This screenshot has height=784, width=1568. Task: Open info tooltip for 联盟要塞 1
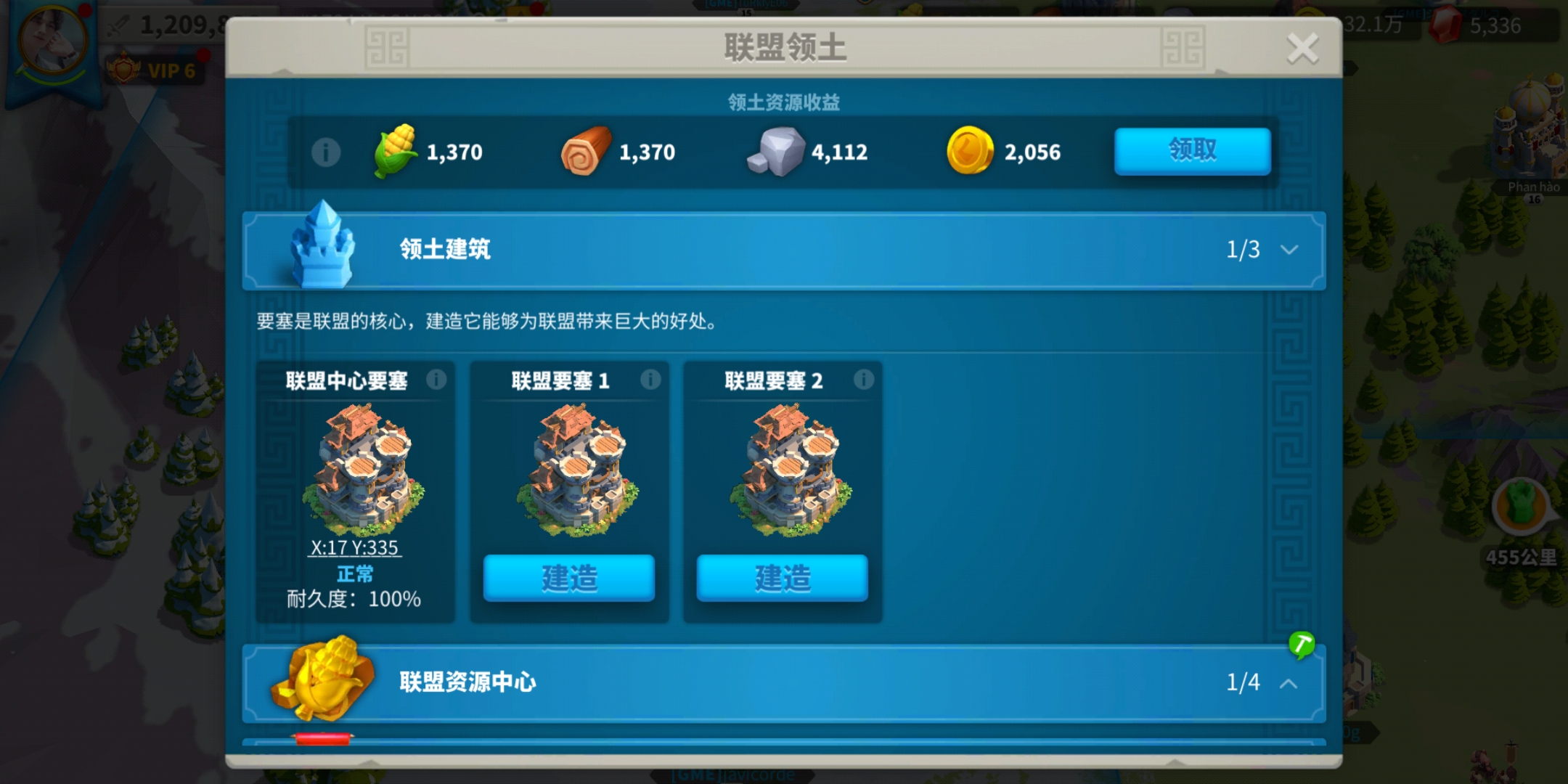650,379
